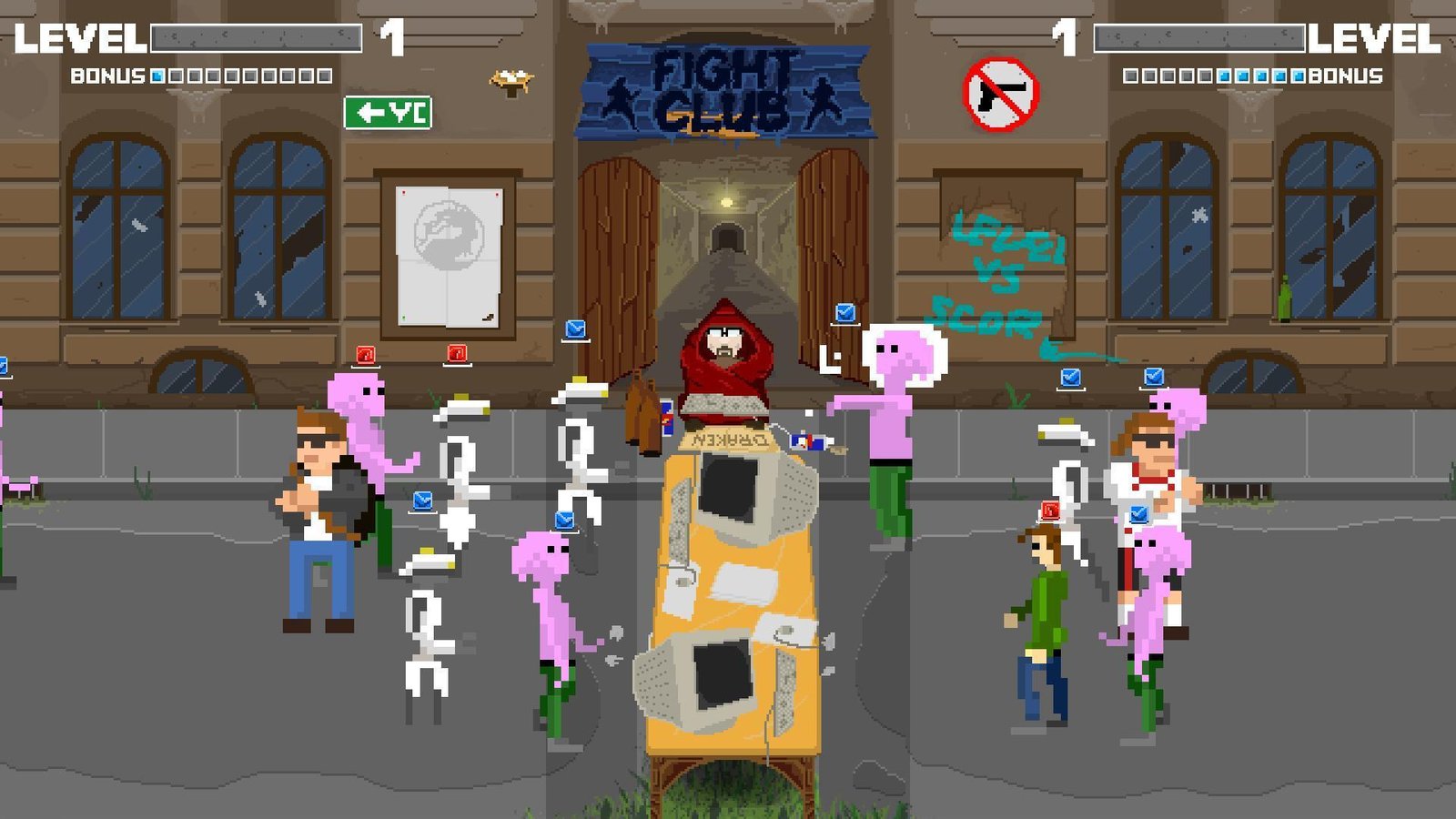
Task: Toggle the rightmost BONUS indicator square
Action: click(x=1298, y=76)
